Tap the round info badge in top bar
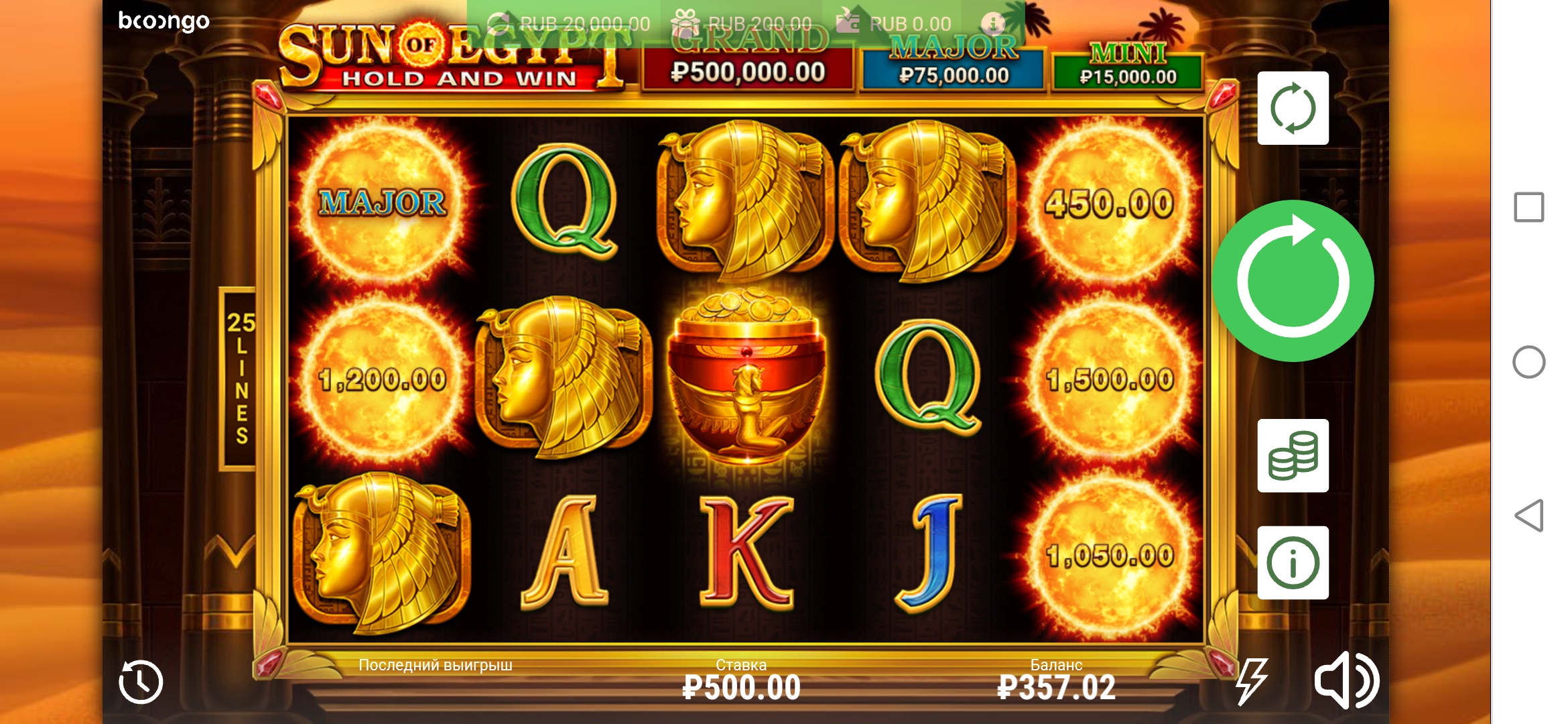Screen dimensions: 1568x724 point(994,23)
